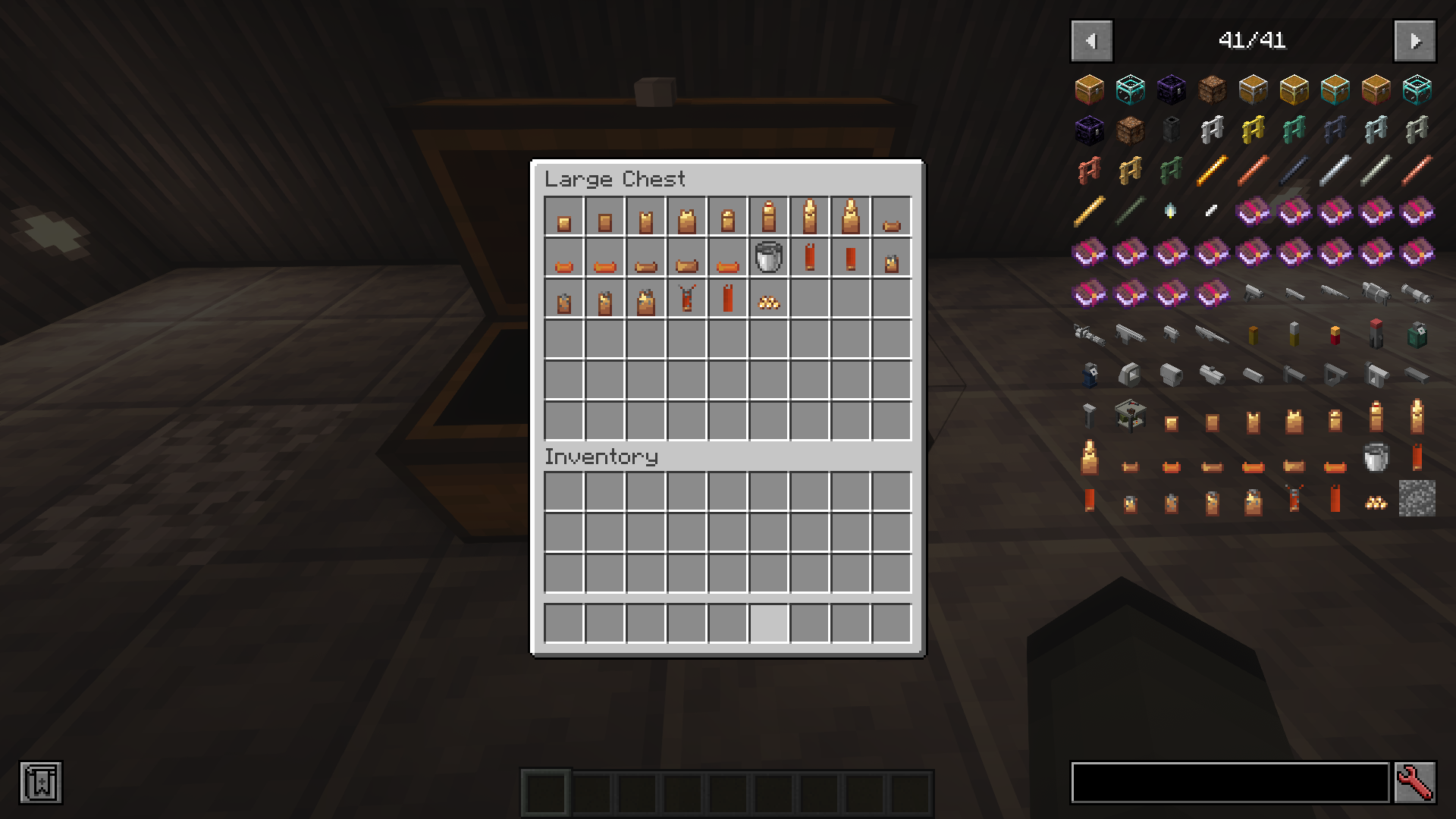This screenshot has height=819, width=1456.
Task: Select the white fence item in the item list
Action: click(x=1211, y=130)
